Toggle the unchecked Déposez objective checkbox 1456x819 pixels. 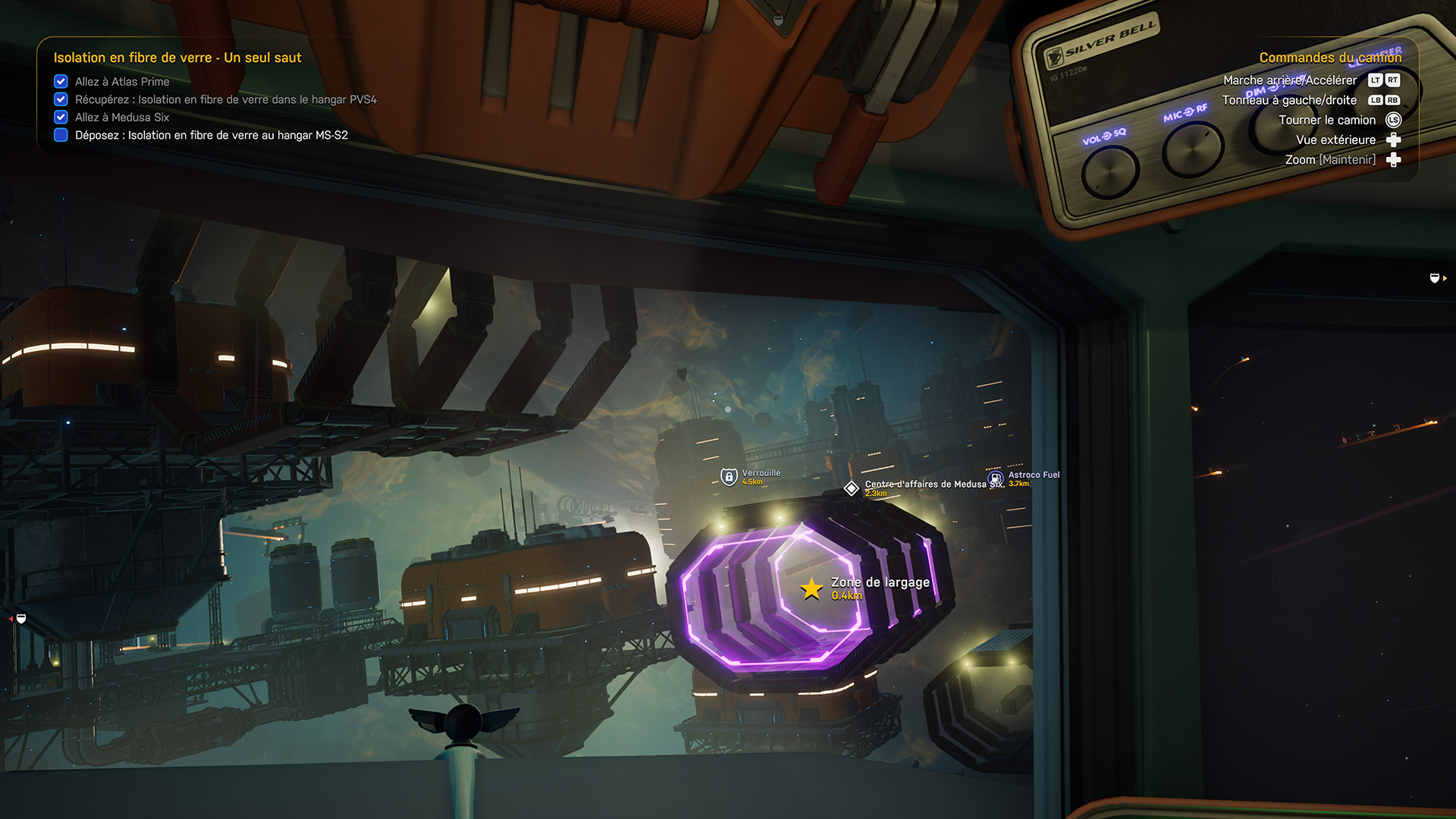click(x=61, y=135)
